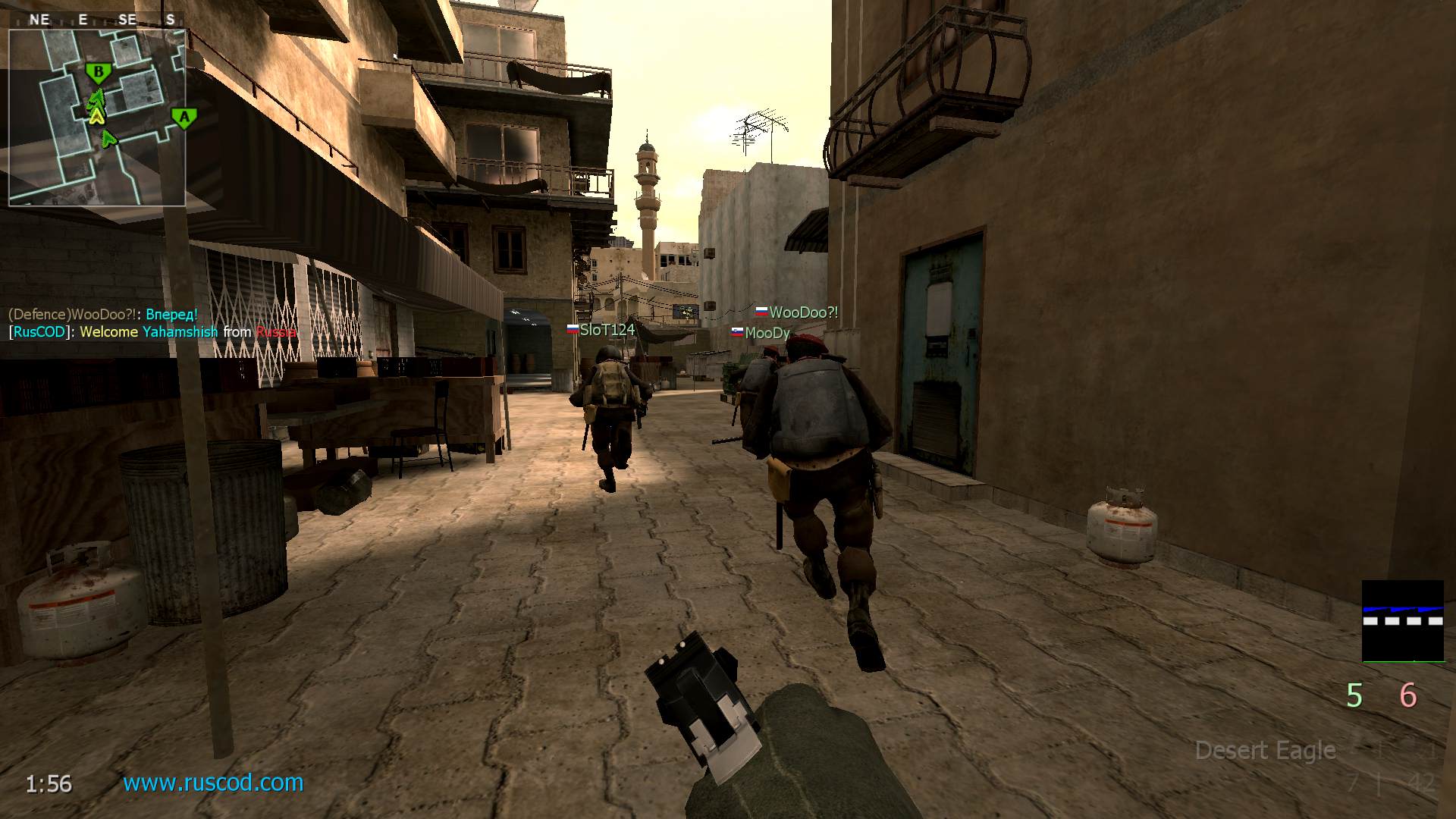Select the objective A marker on minimap

coord(183,118)
